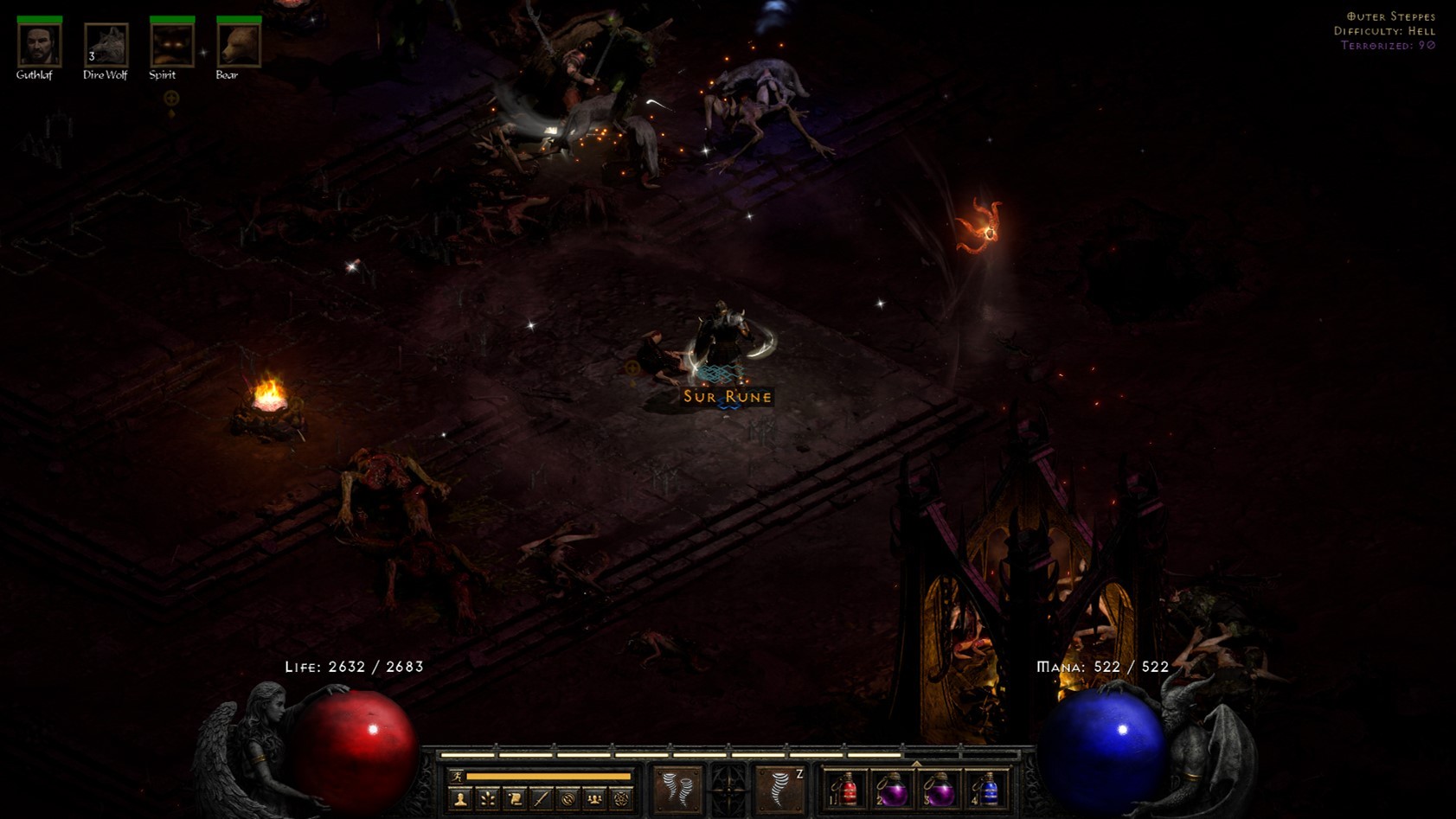Expand the potion belt with the up arrow
The width and height of the screenshot is (1456, 819).
click(915, 765)
